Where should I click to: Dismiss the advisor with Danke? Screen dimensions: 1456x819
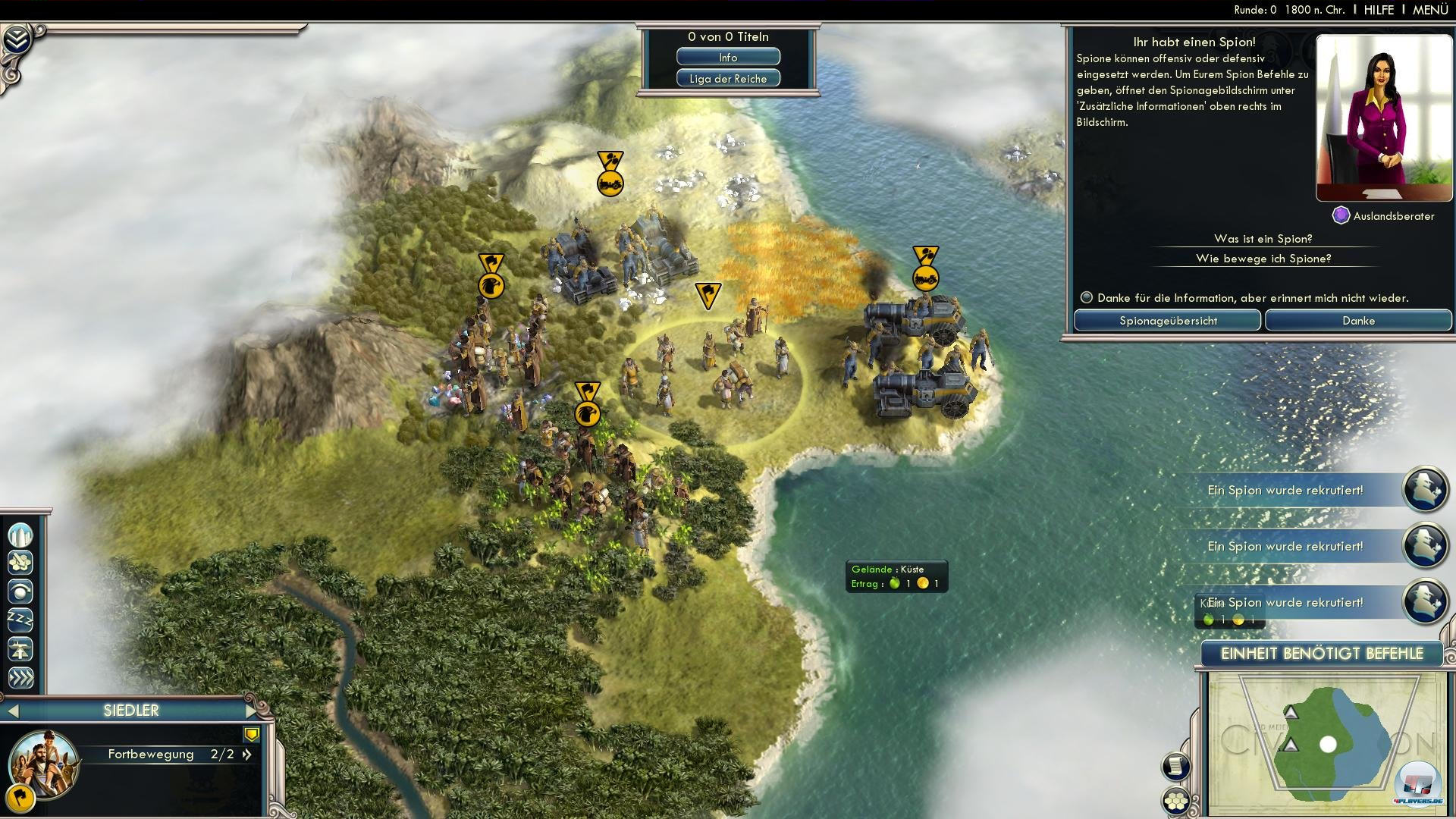click(1358, 321)
